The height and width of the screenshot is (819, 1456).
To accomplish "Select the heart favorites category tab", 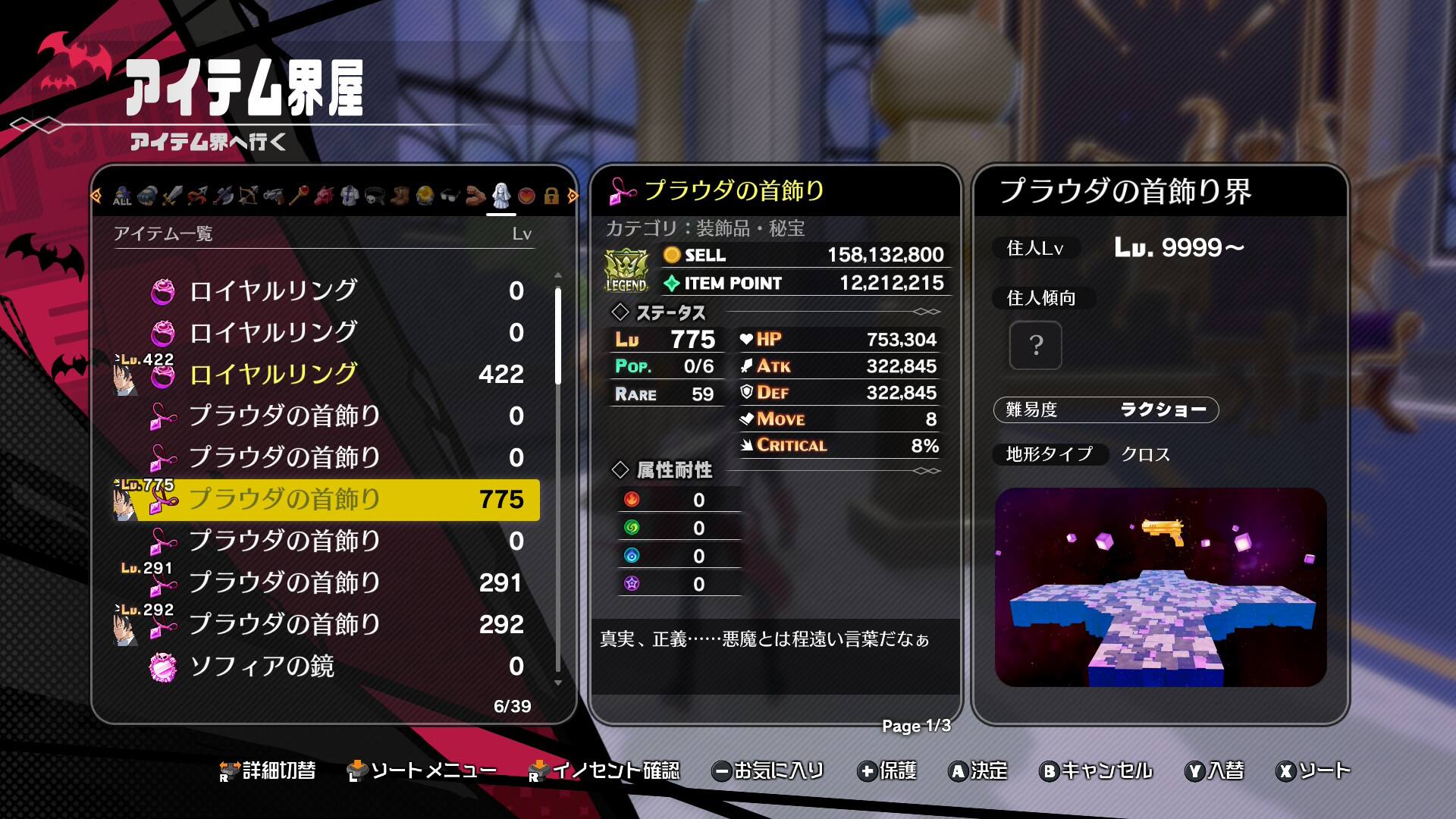I will click(526, 196).
